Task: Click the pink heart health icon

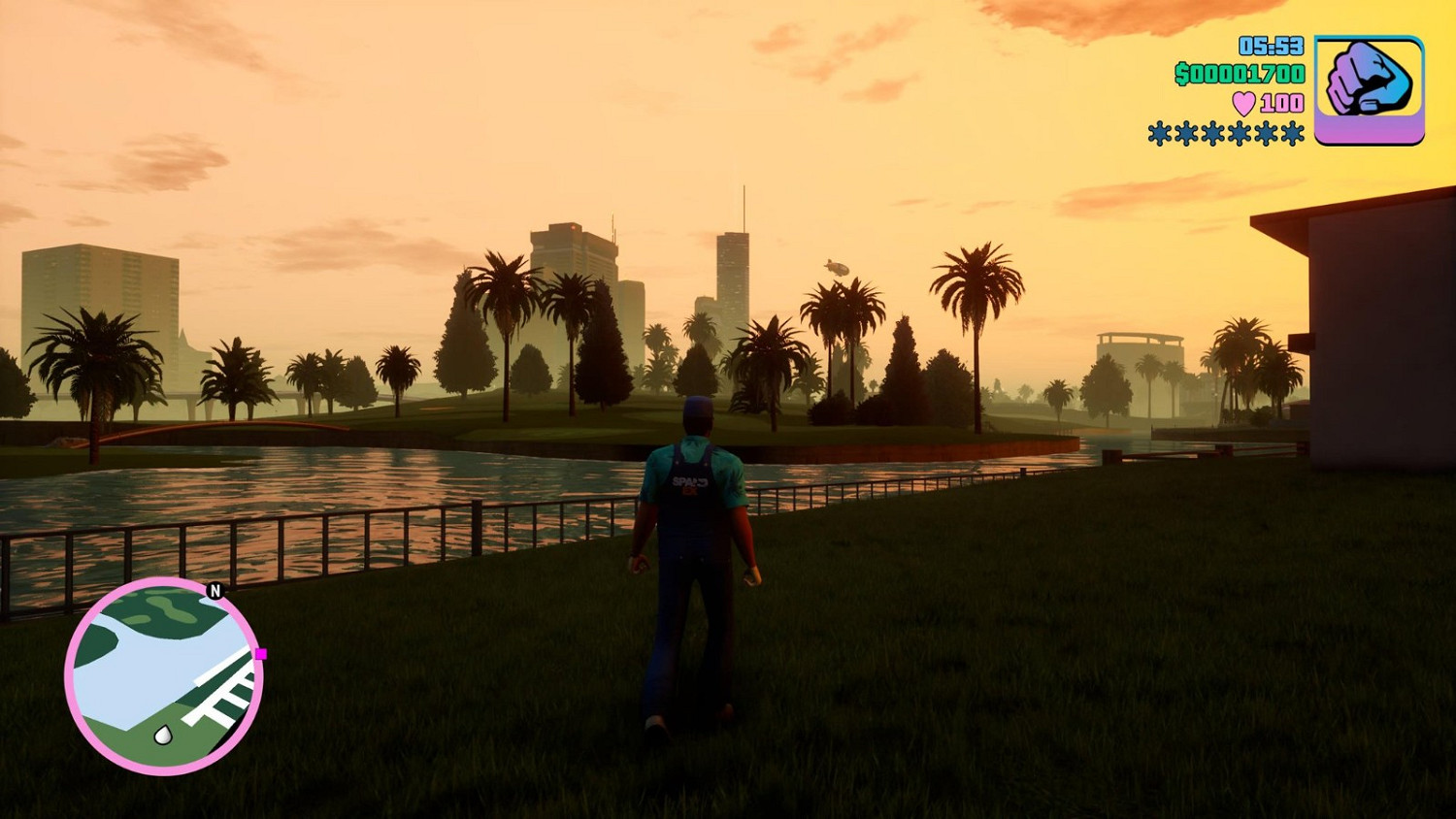Action: [1244, 102]
